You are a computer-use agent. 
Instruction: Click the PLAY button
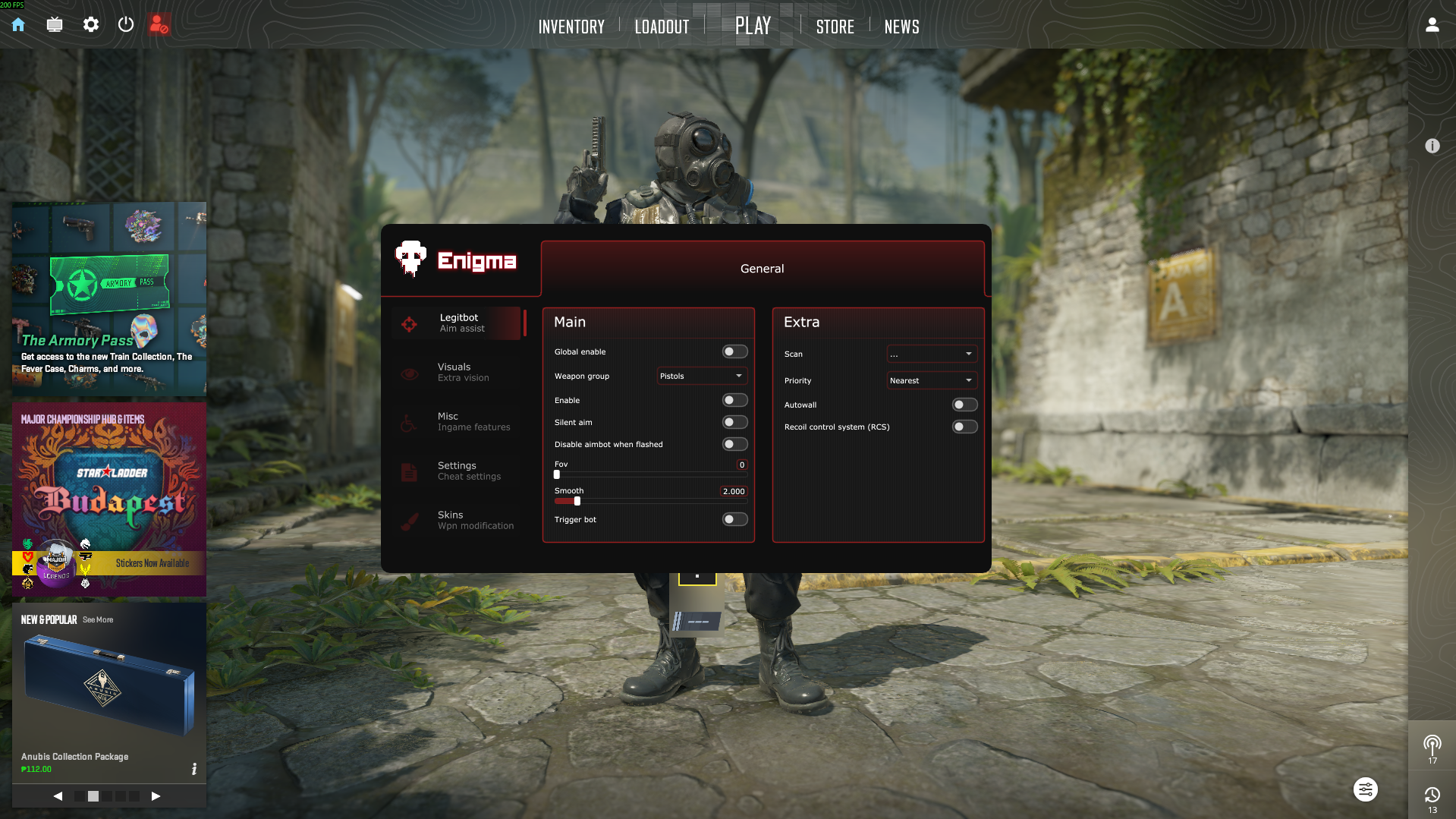pos(752,25)
